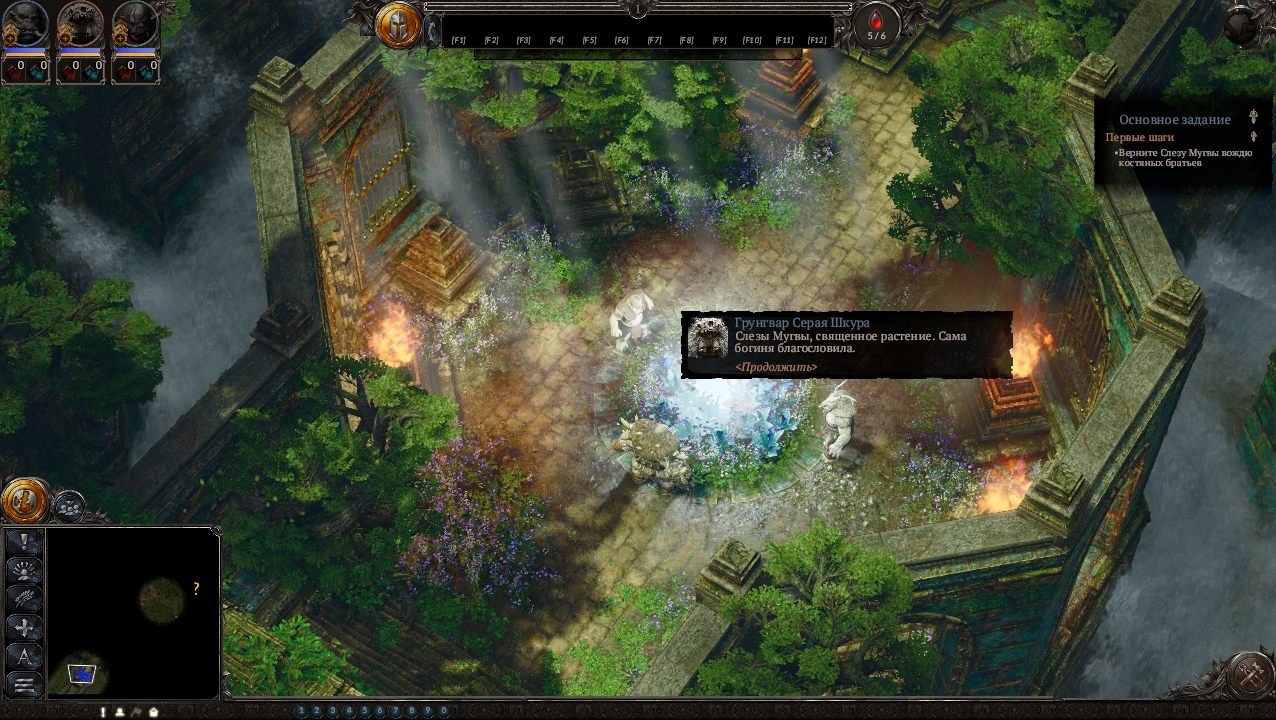The image size is (1276, 720).
Task: Select the "Первые шаги" quest entry
Action: 1139,137
